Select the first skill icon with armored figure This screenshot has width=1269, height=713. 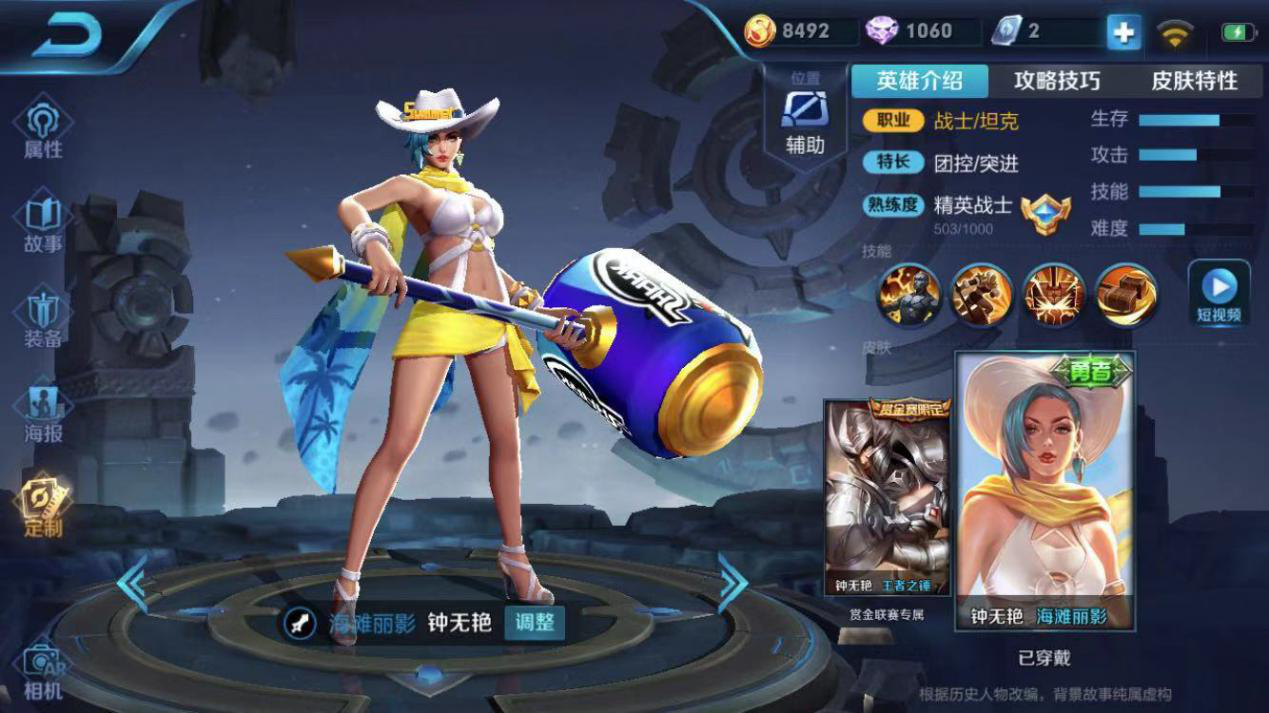pos(909,295)
